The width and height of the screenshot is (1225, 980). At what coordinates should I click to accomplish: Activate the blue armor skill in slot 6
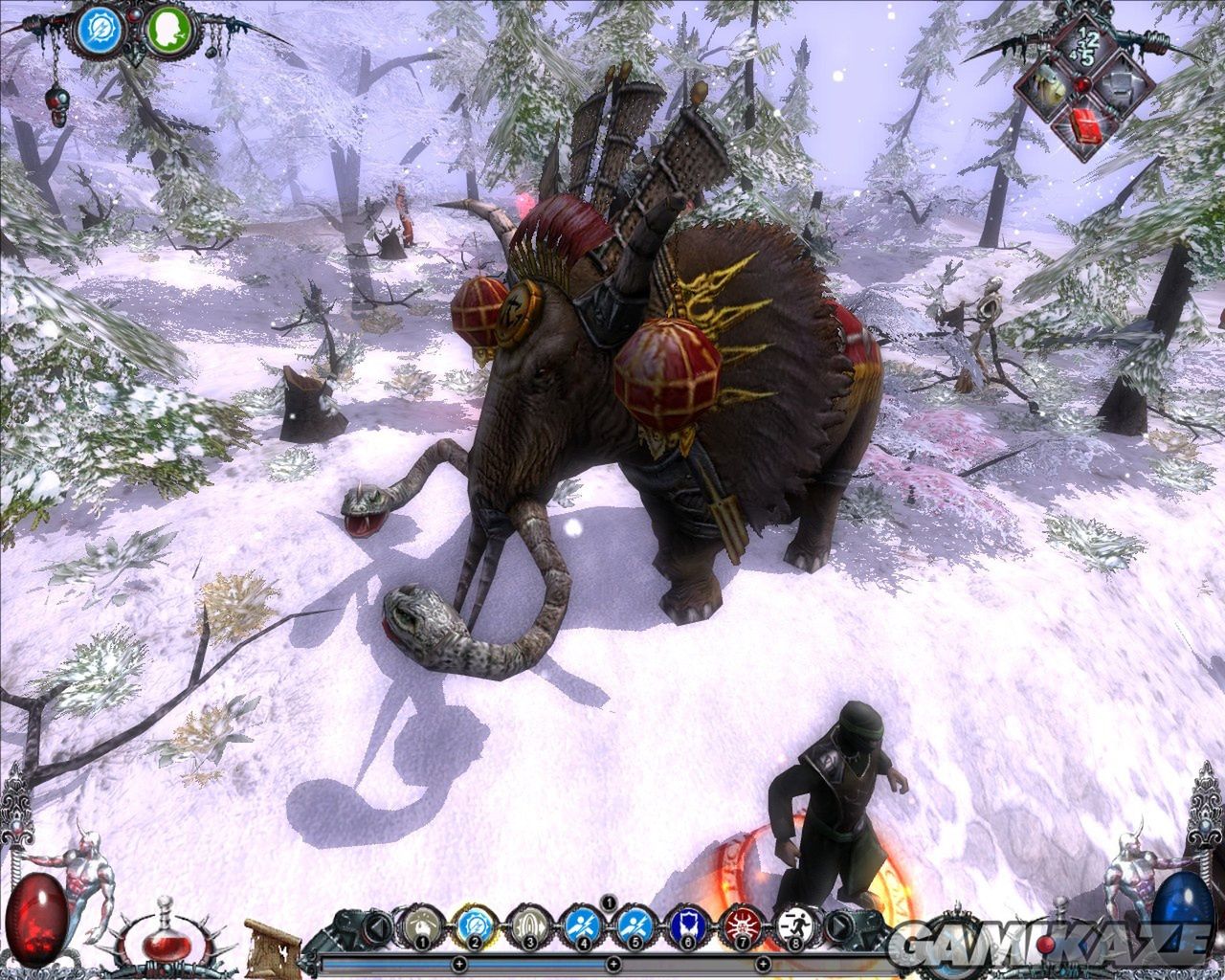pyautogui.click(x=685, y=924)
